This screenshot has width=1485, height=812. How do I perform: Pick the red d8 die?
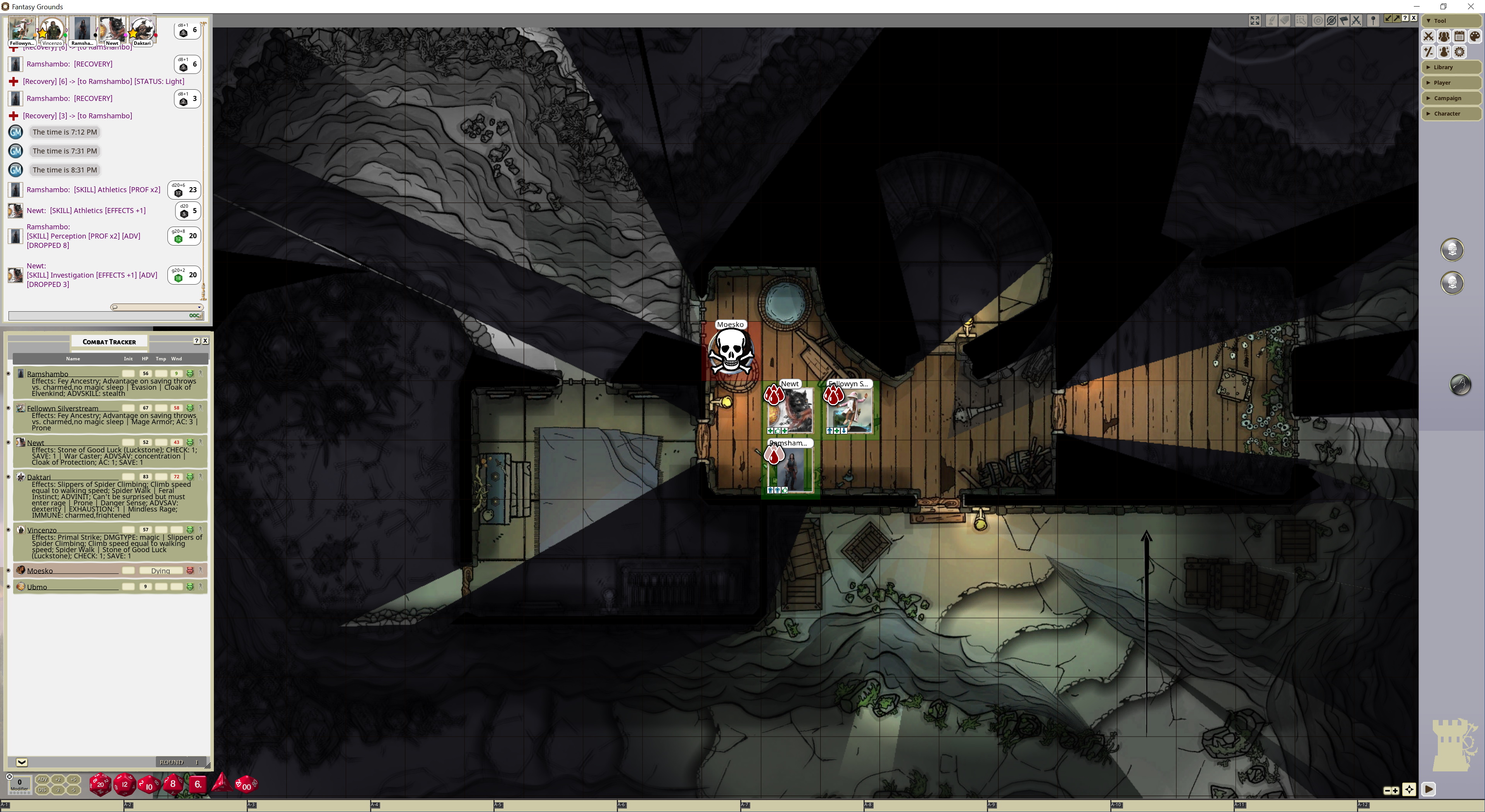172,784
